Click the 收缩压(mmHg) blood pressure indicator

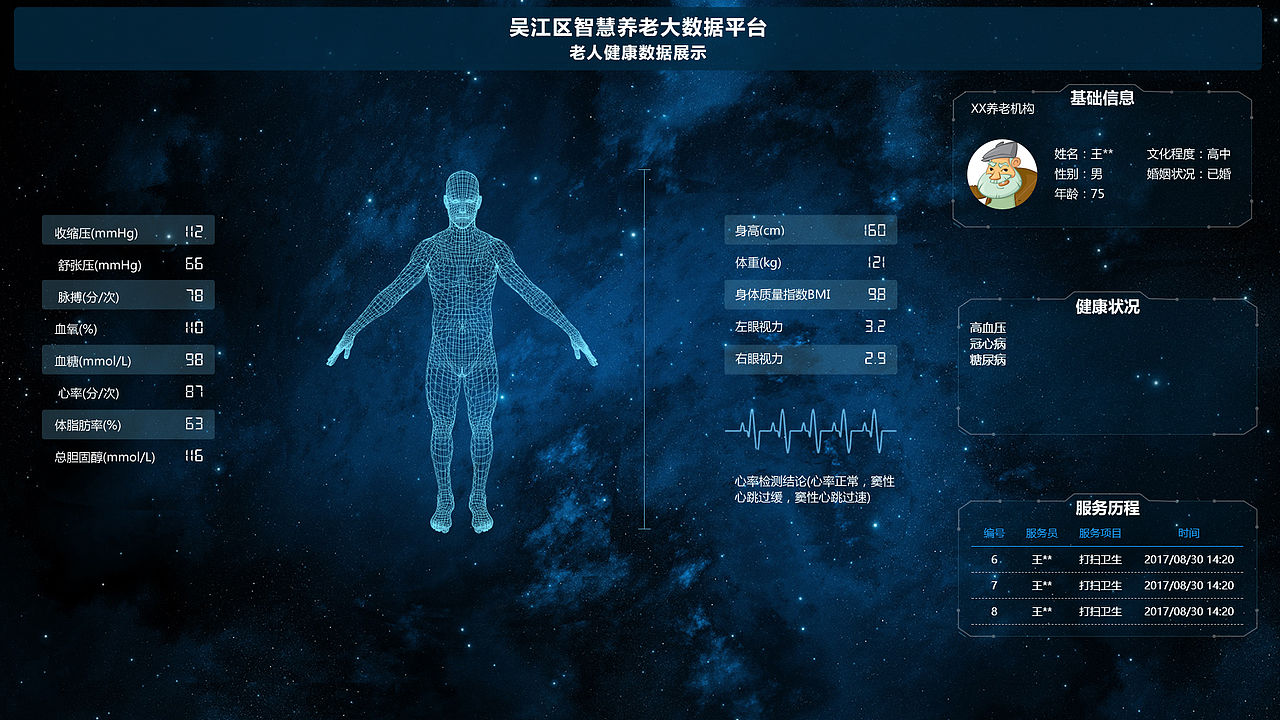coord(127,230)
